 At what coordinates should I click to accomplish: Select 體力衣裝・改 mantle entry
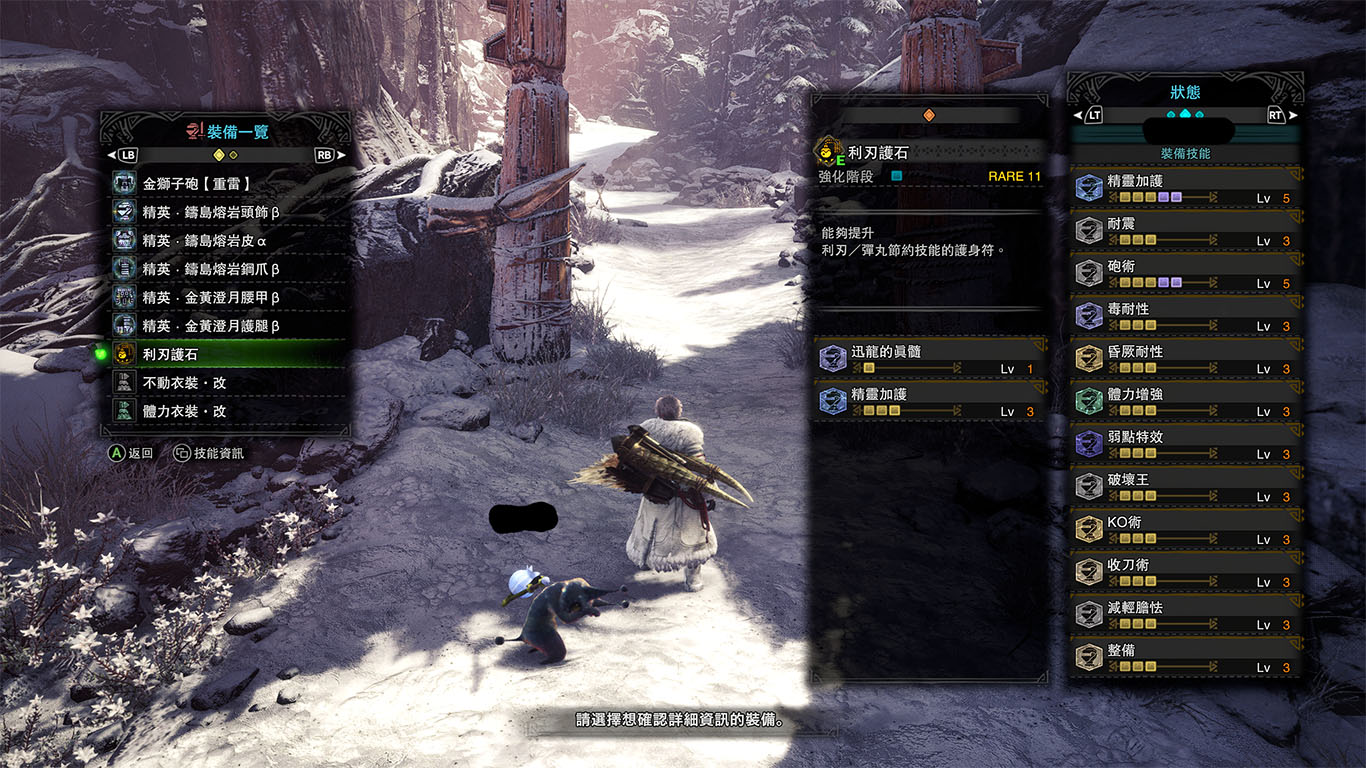230,411
